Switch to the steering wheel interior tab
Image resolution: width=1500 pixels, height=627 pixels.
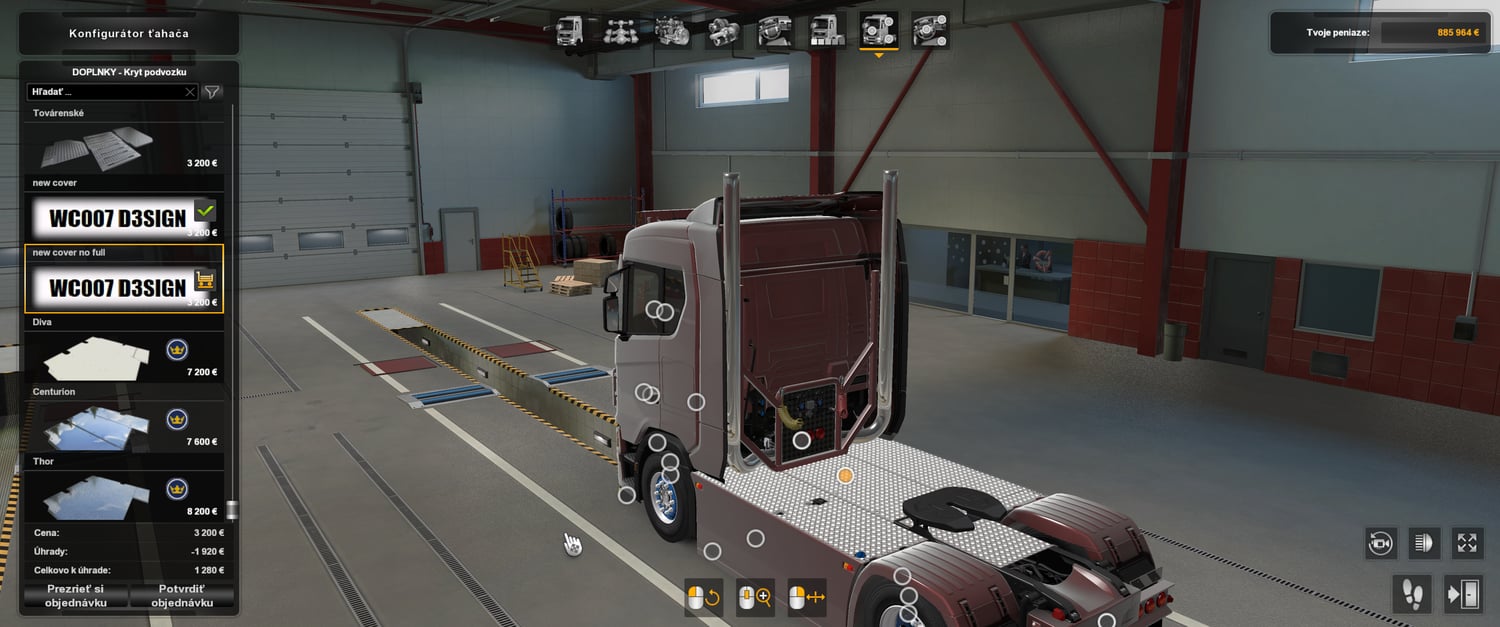(x=775, y=31)
